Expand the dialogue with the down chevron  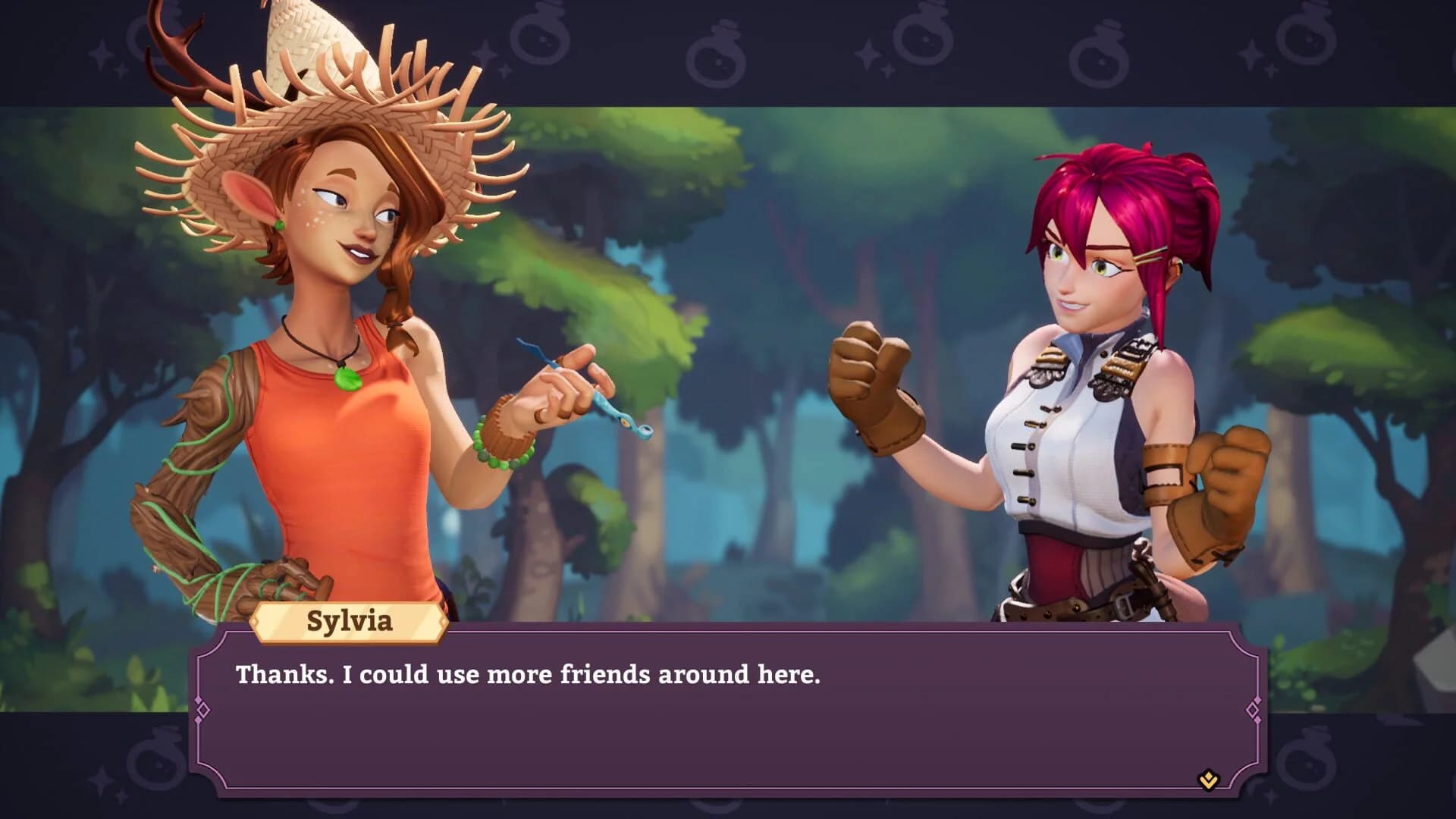click(x=1208, y=780)
